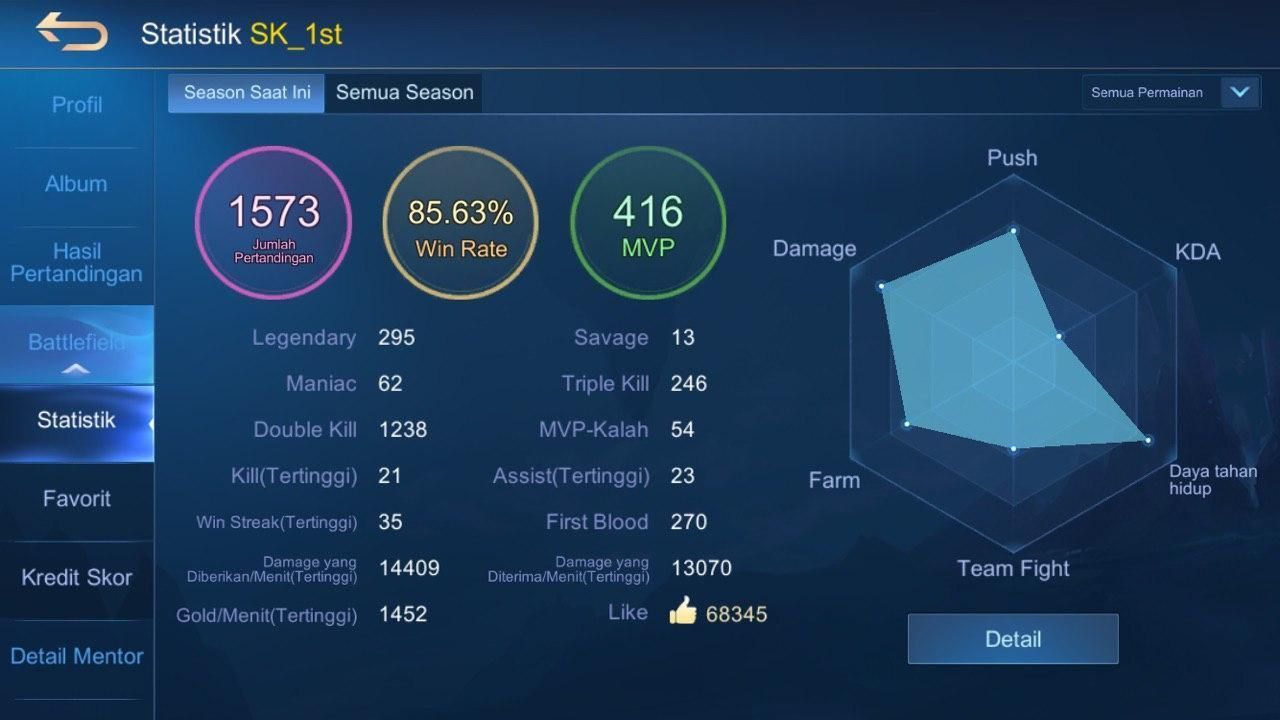This screenshot has height=720, width=1280.
Task: Click the Team Fight point on the radar chart
Action: point(1015,449)
